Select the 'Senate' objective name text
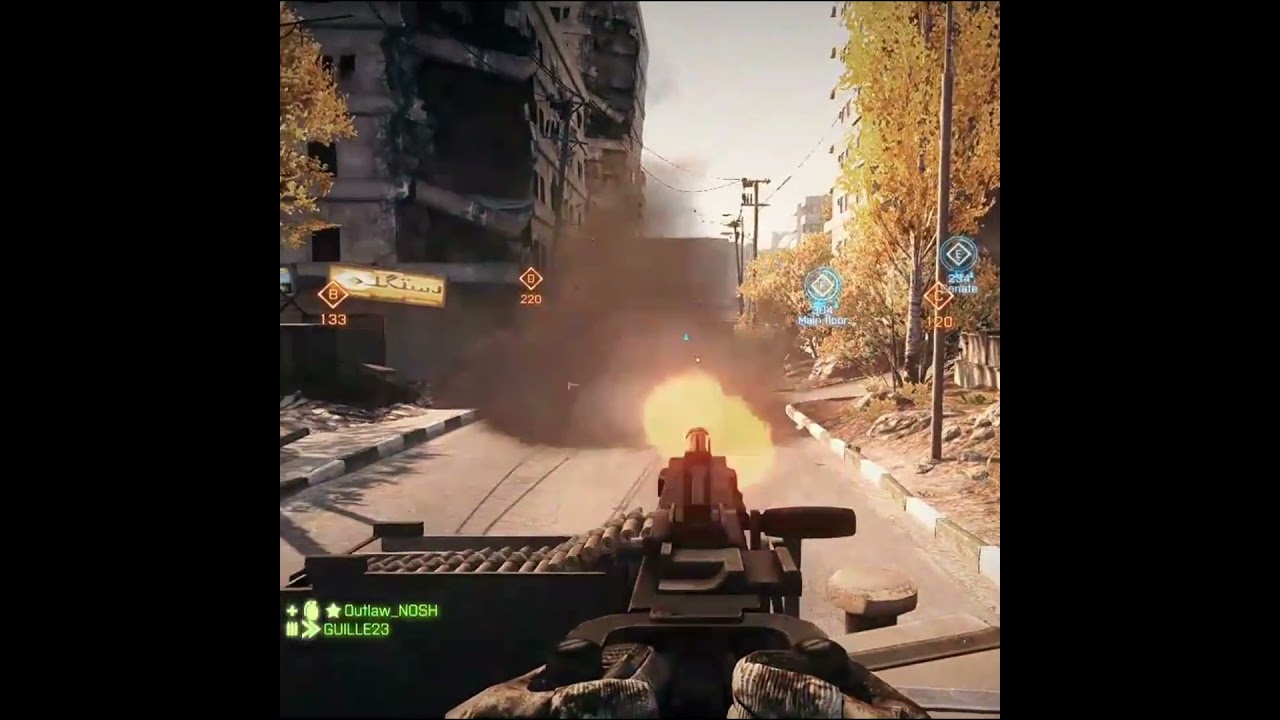The width and height of the screenshot is (1280, 720). [x=960, y=288]
